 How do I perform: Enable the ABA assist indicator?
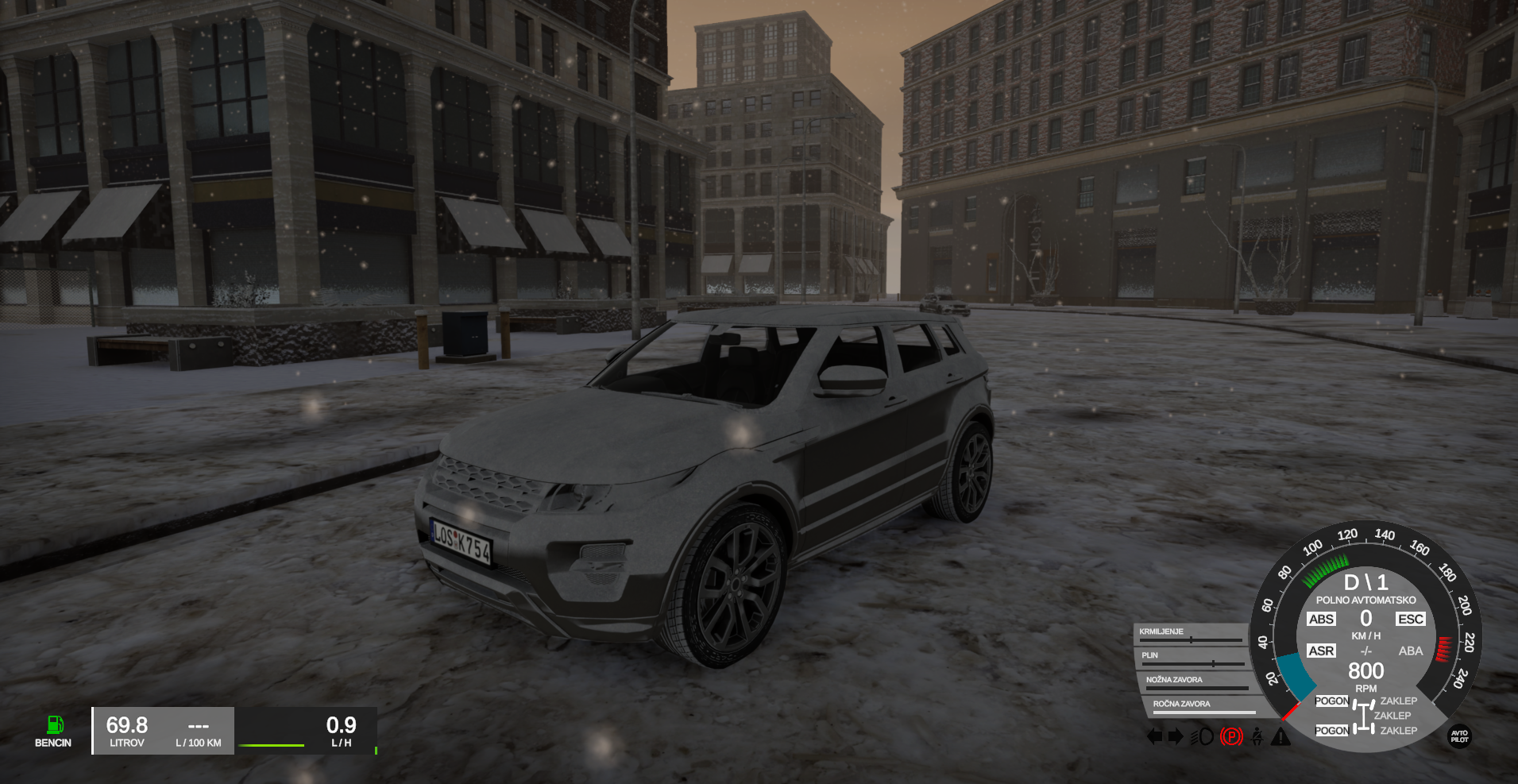1411,651
